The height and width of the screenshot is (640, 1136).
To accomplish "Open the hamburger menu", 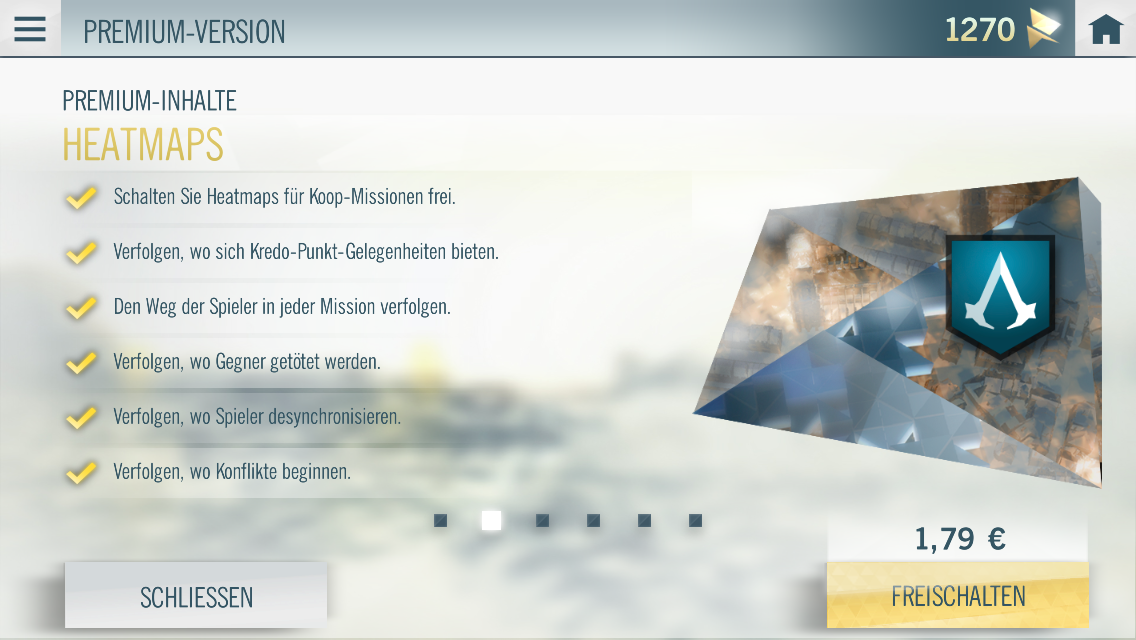I will point(30,29).
